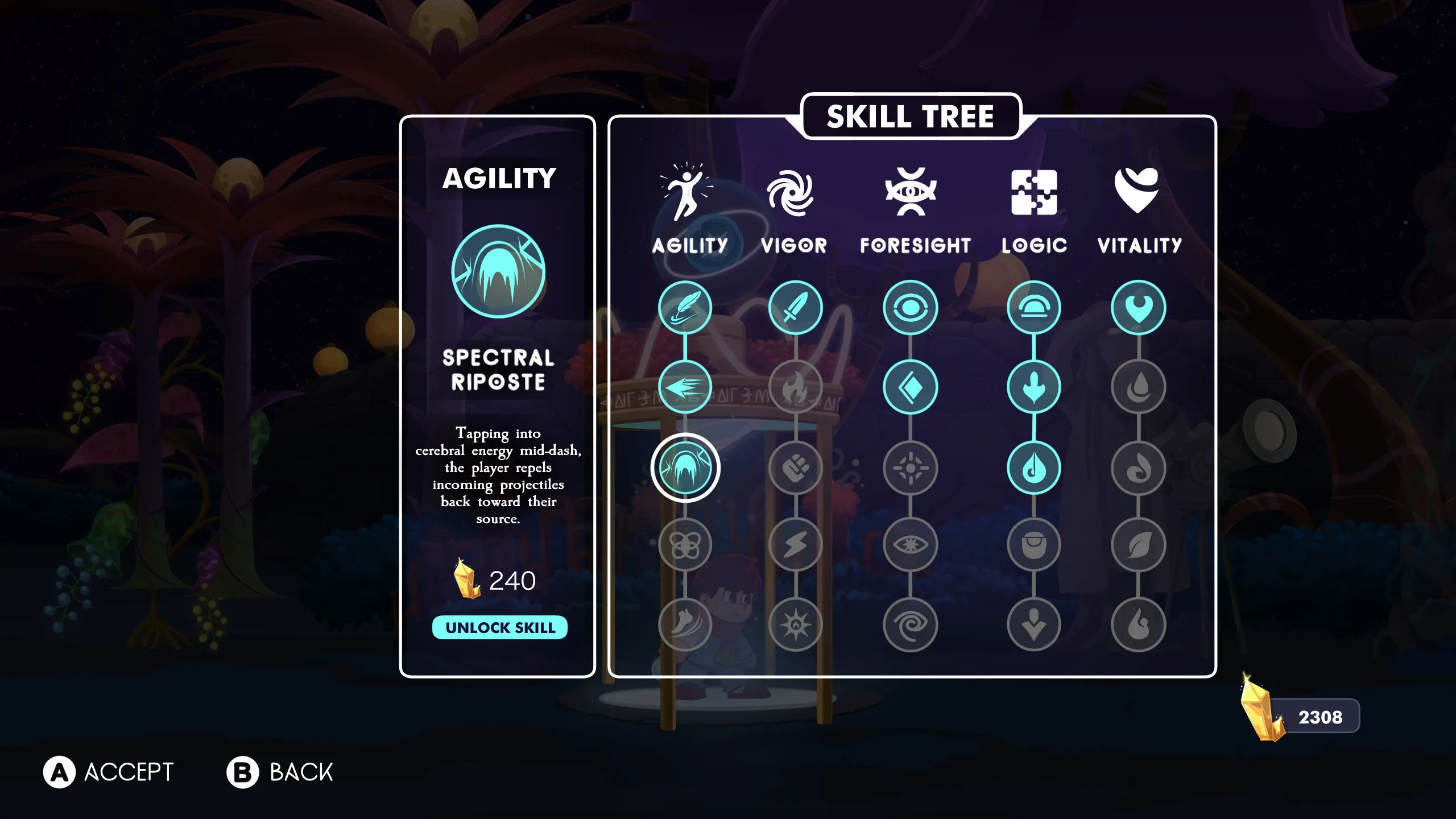Choose the eye skill under Foresight
This screenshot has width=1456, height=819.
coord(910,308)
